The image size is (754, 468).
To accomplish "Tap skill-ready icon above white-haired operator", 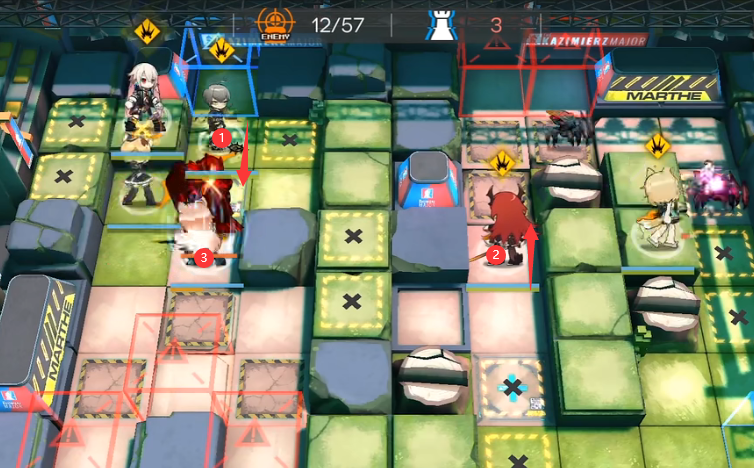I will (x=147, y=30).
